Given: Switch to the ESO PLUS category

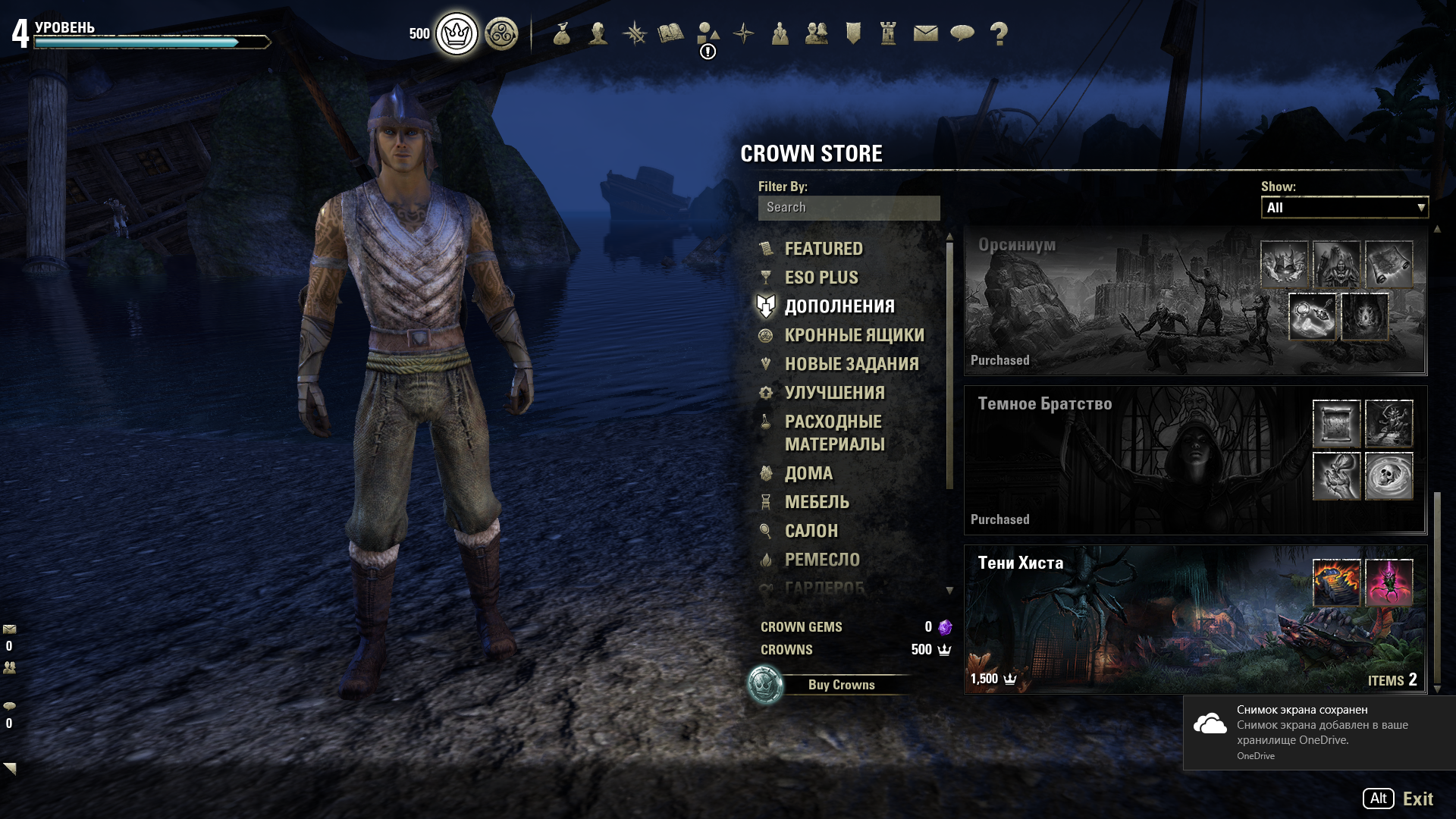Looking at the screenshot, I should click(821, 278).
